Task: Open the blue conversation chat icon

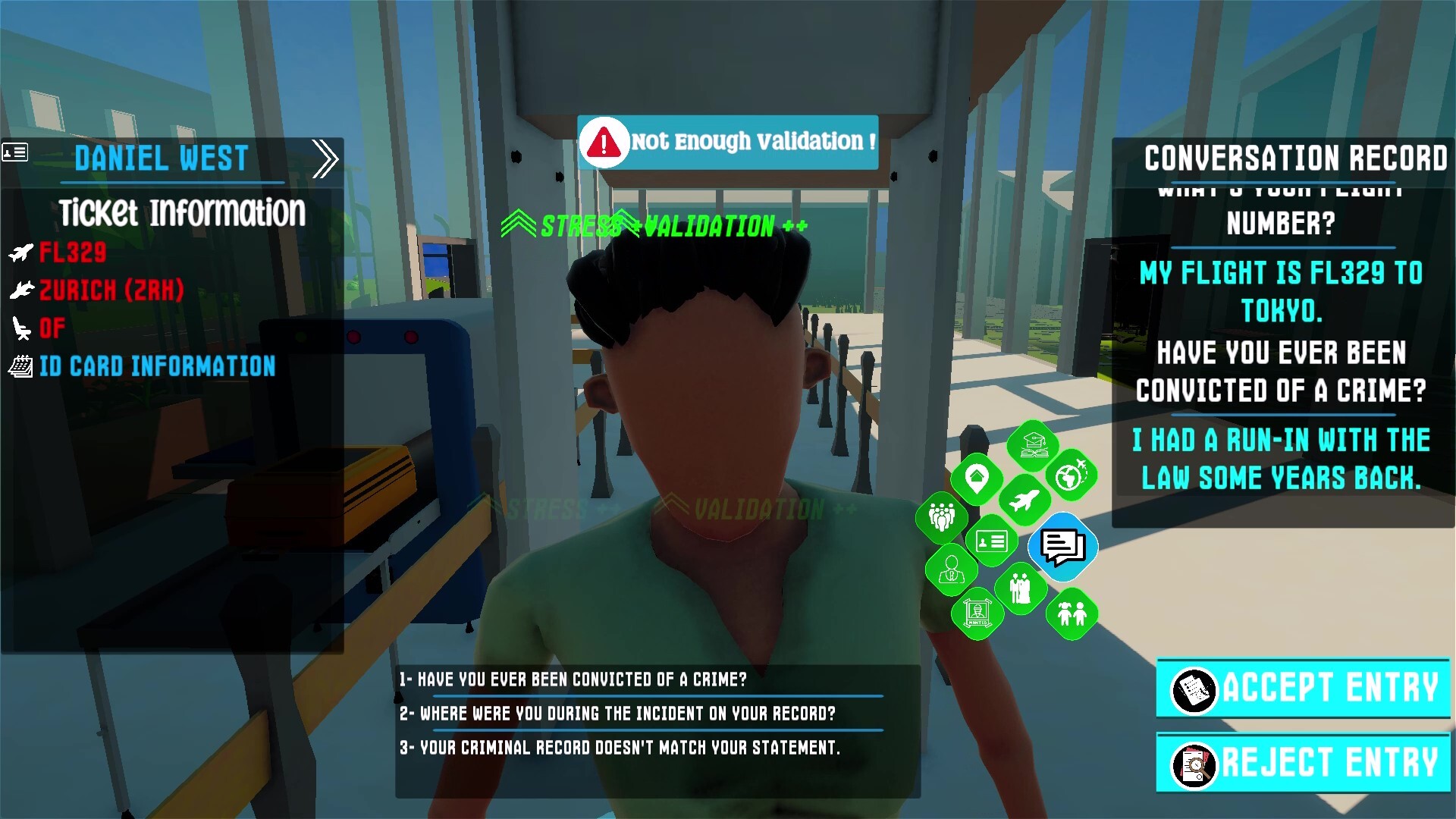Action: click(x=1061, y=548)
